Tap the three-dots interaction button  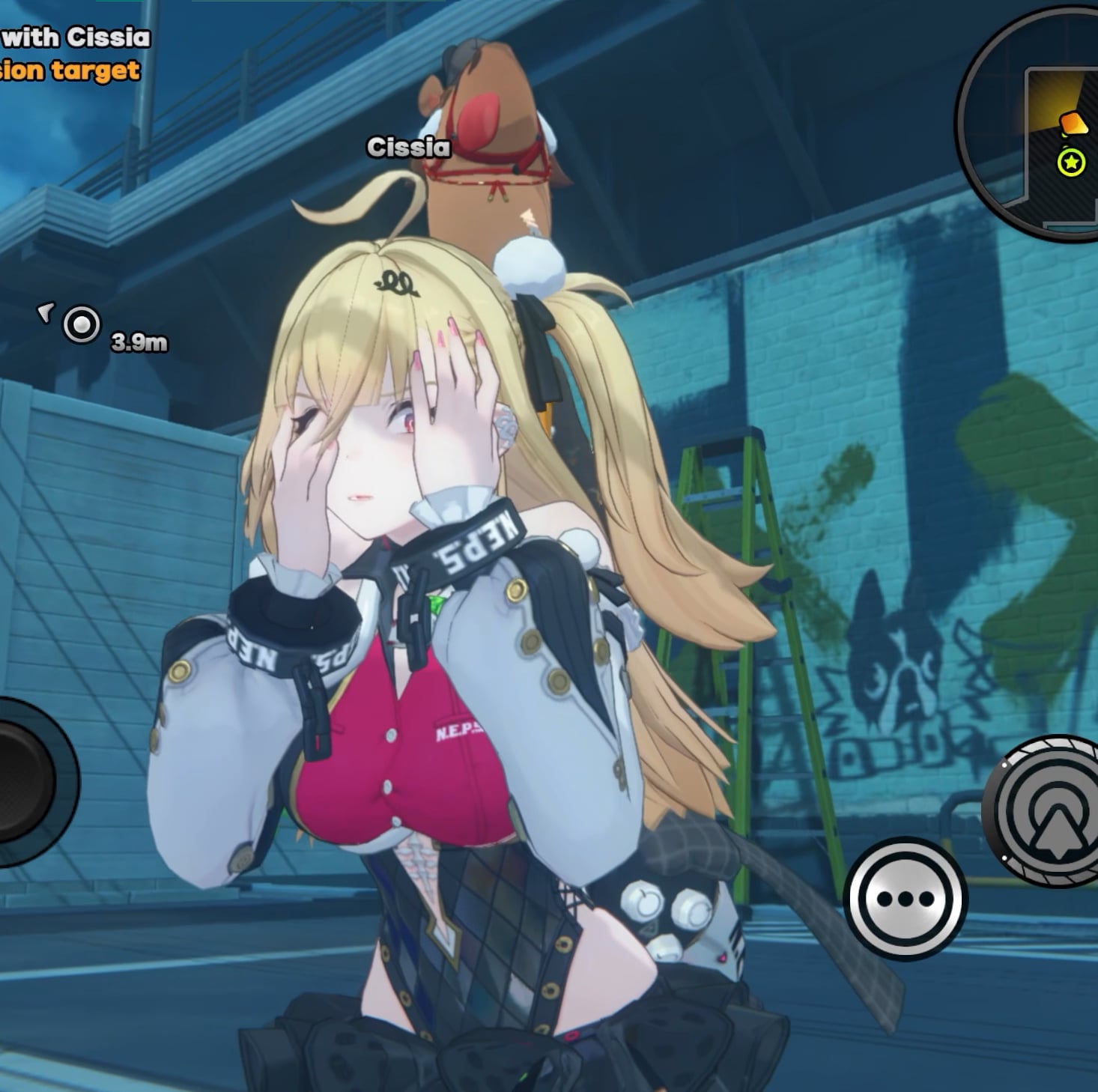click(905, 898)
